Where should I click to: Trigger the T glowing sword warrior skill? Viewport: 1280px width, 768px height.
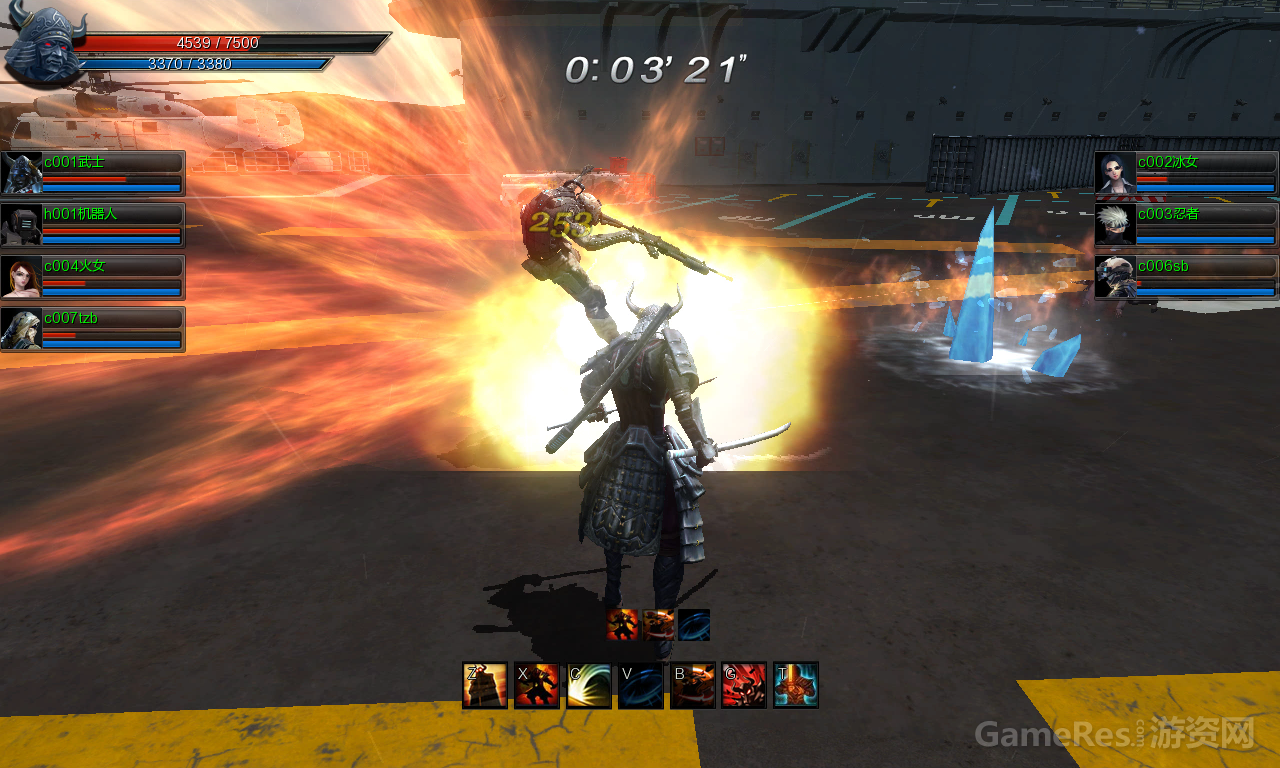point(796,685)
